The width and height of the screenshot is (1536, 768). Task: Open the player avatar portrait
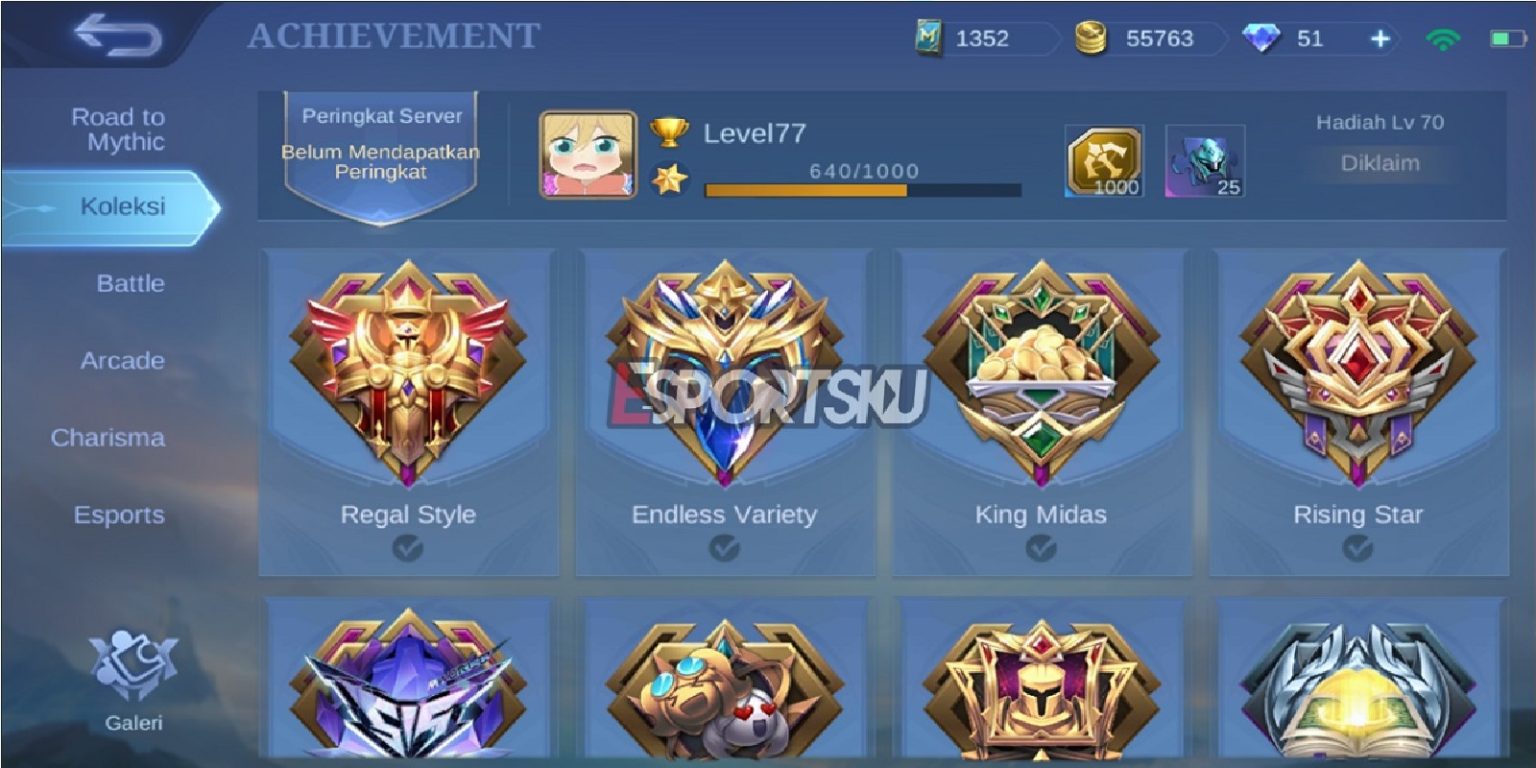point(588,155)
